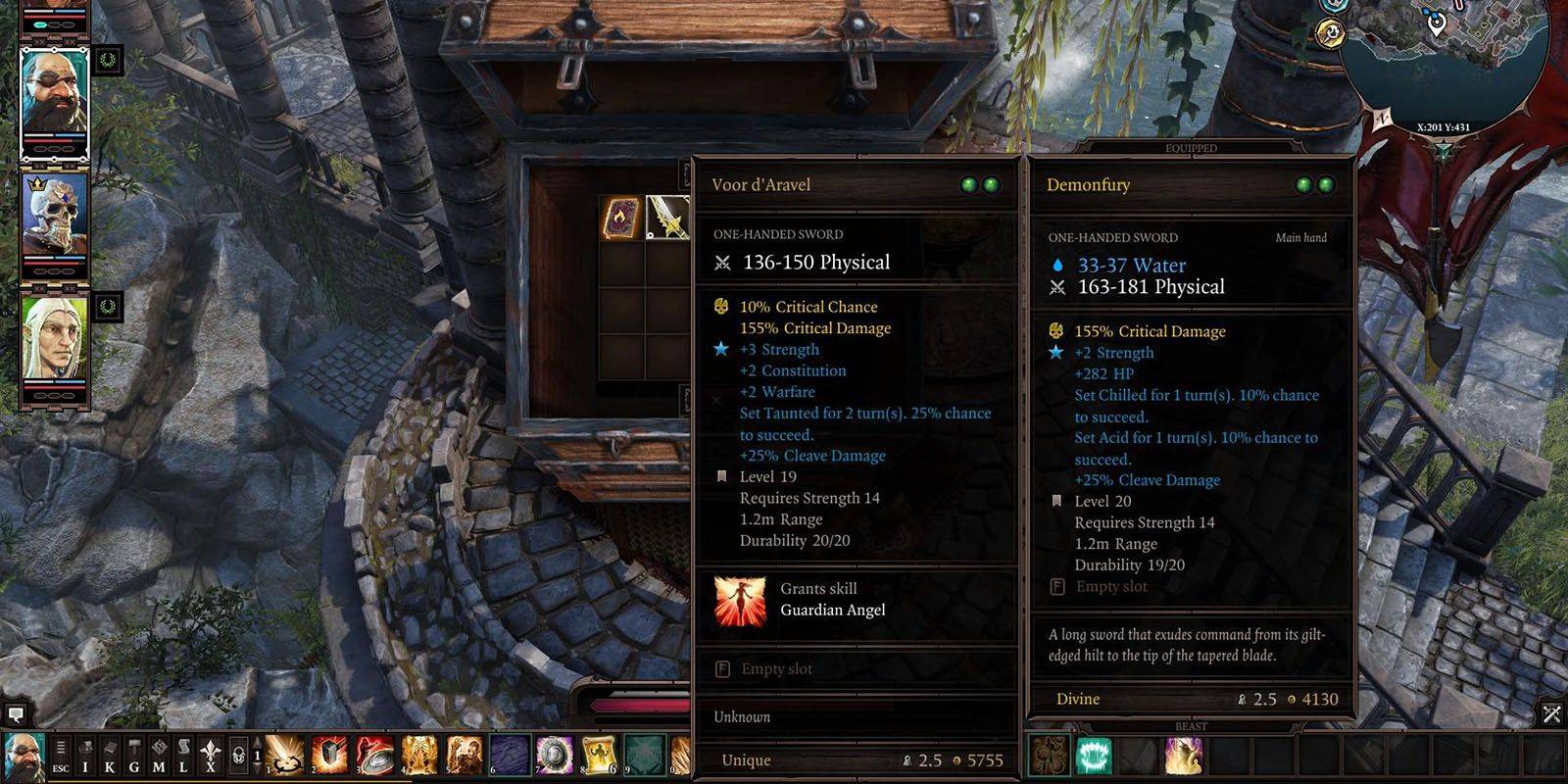
Task: Pick up the sword in the chest
Action: (668, 218)
